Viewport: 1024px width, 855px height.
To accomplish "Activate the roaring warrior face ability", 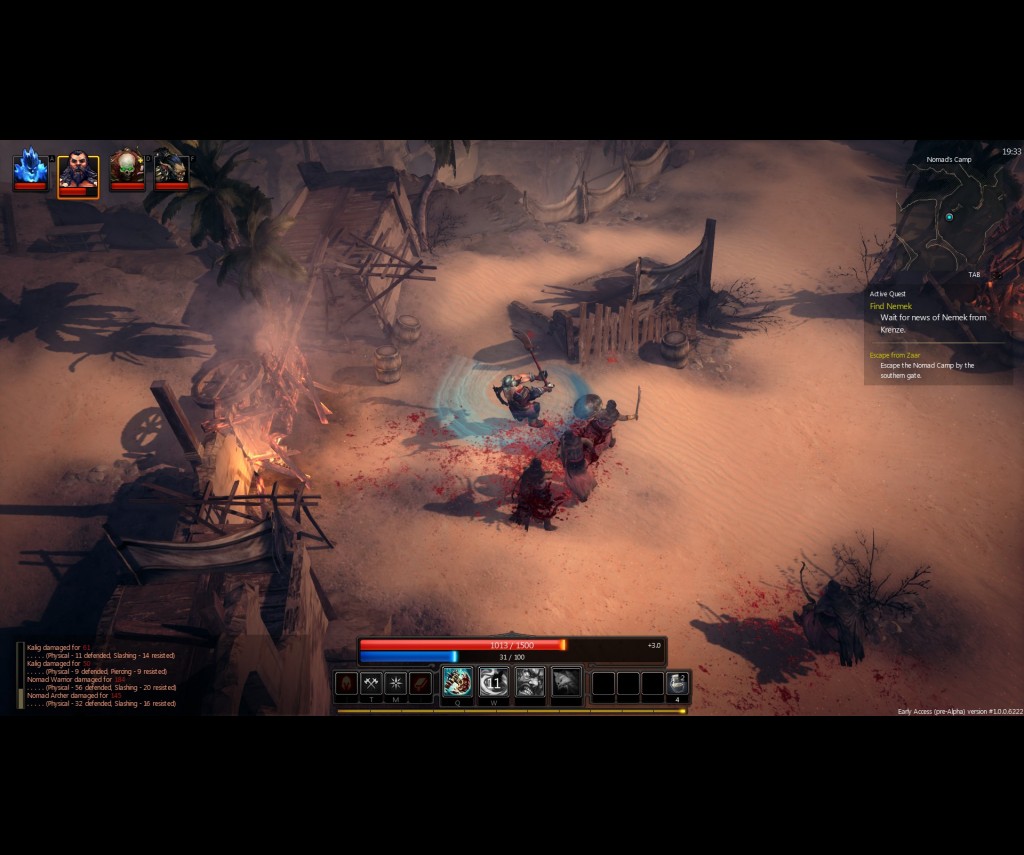I will 530,682.
